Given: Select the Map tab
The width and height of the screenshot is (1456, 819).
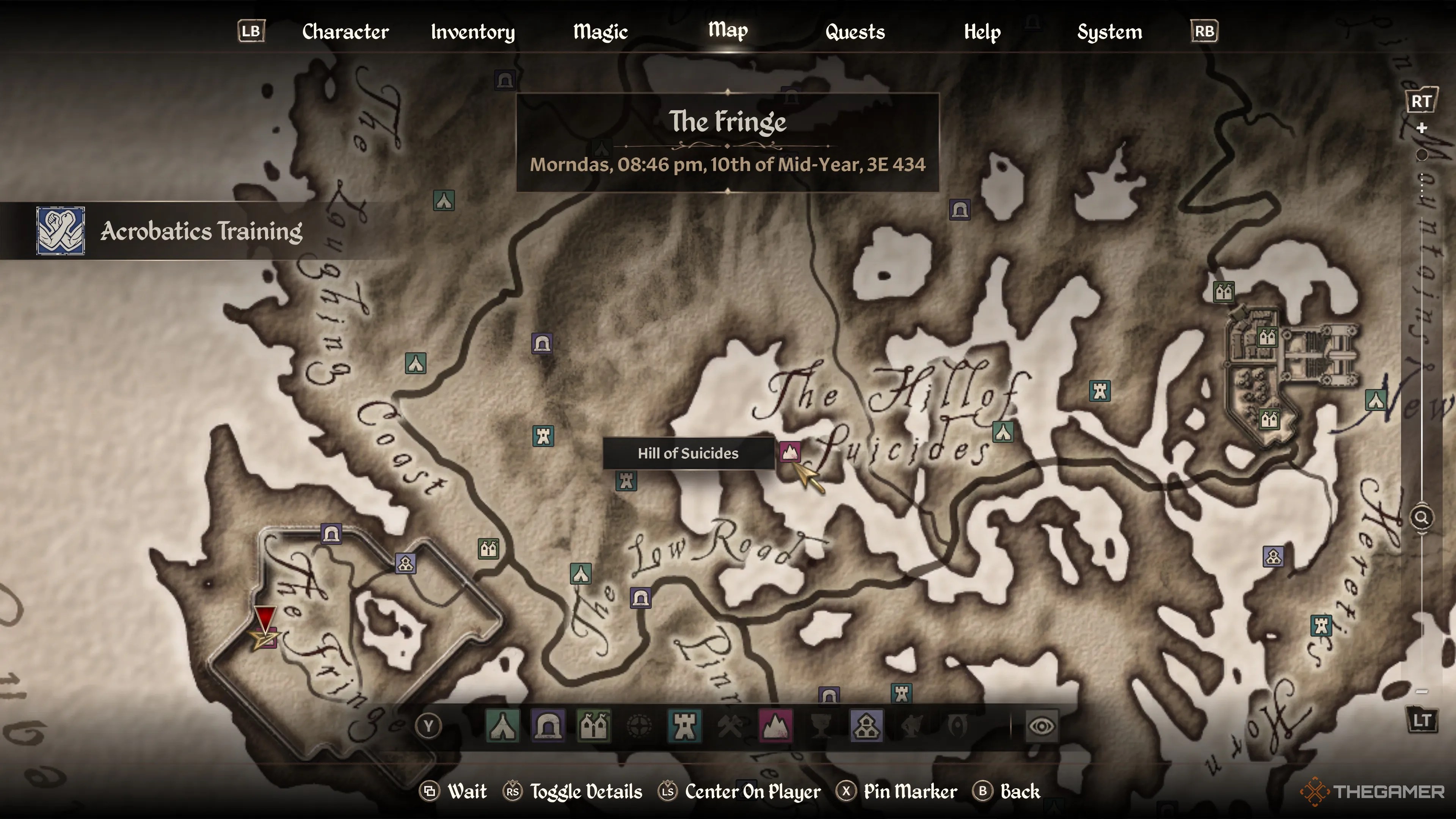Looking at the screenshot, I should coord(728,30).
